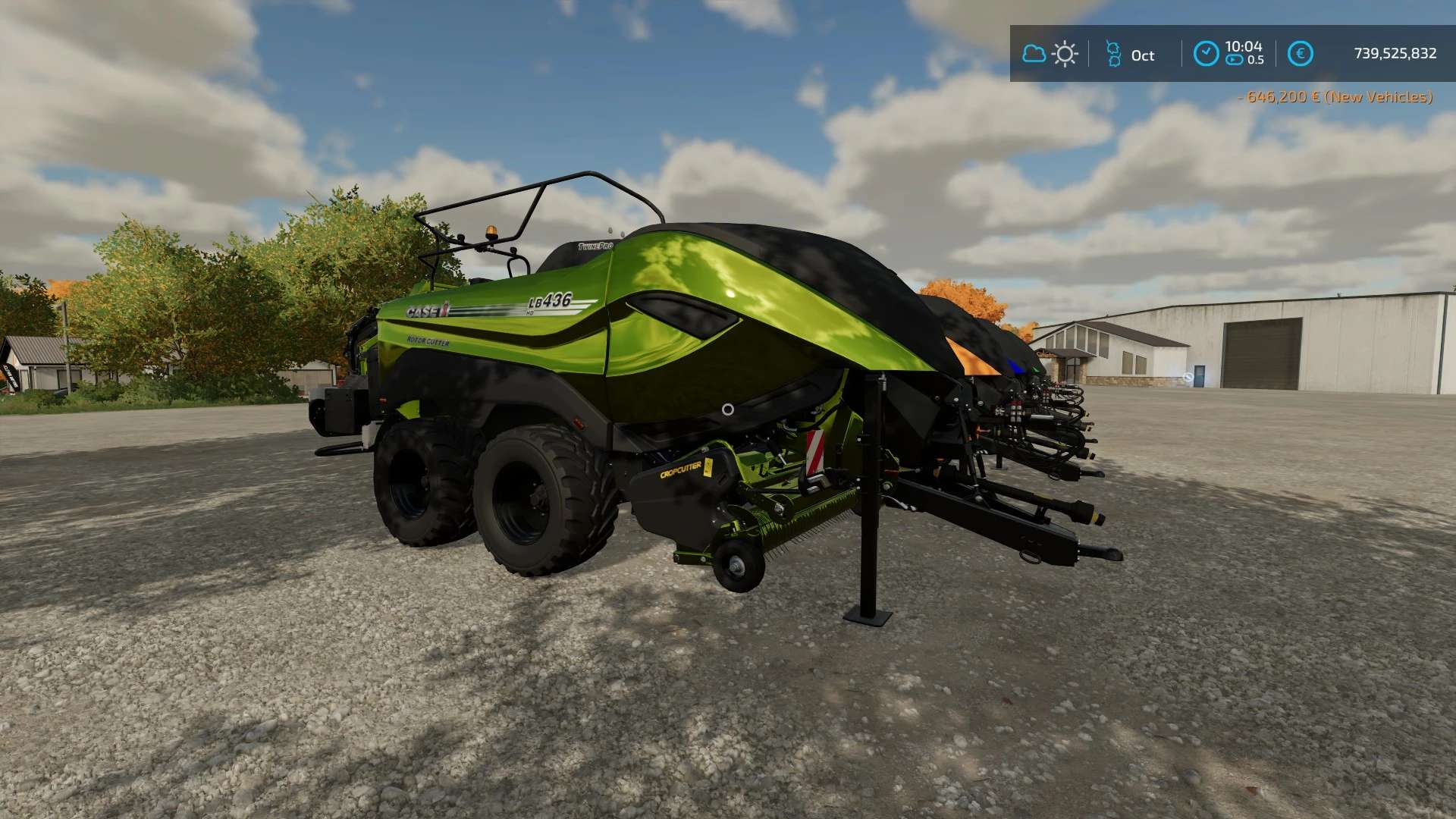Screen dimensions: 1456x819
Task: Click the euro money icon
Action: (1300, 54)
